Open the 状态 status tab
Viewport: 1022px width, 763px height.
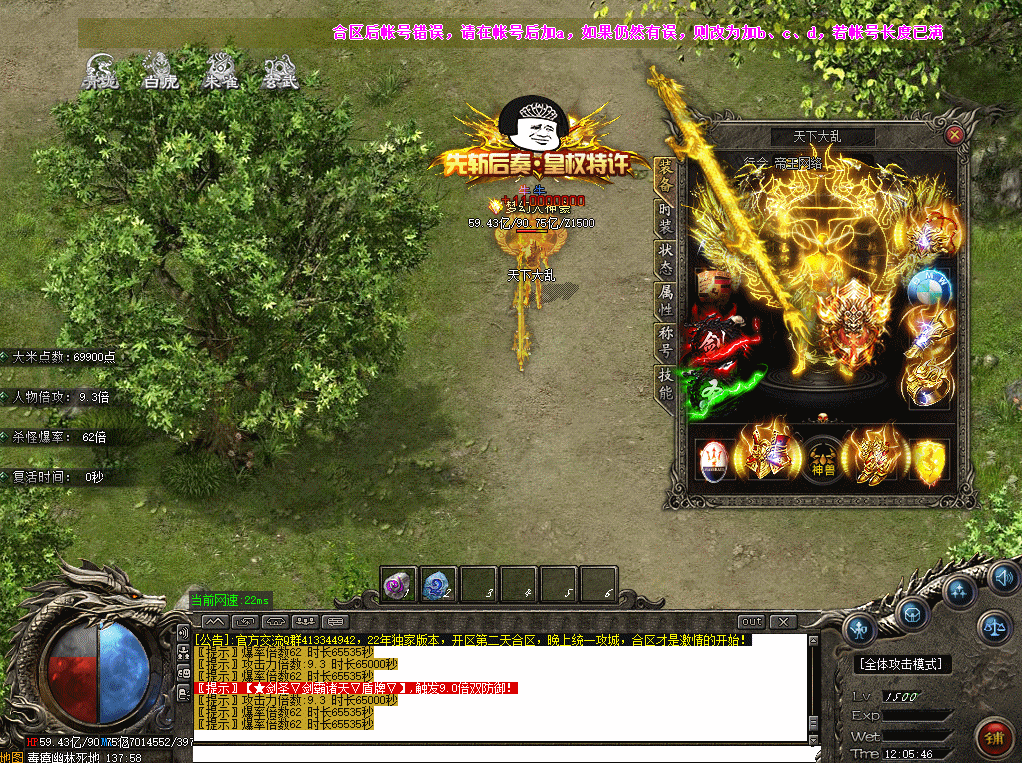click(x=665, y=259)
